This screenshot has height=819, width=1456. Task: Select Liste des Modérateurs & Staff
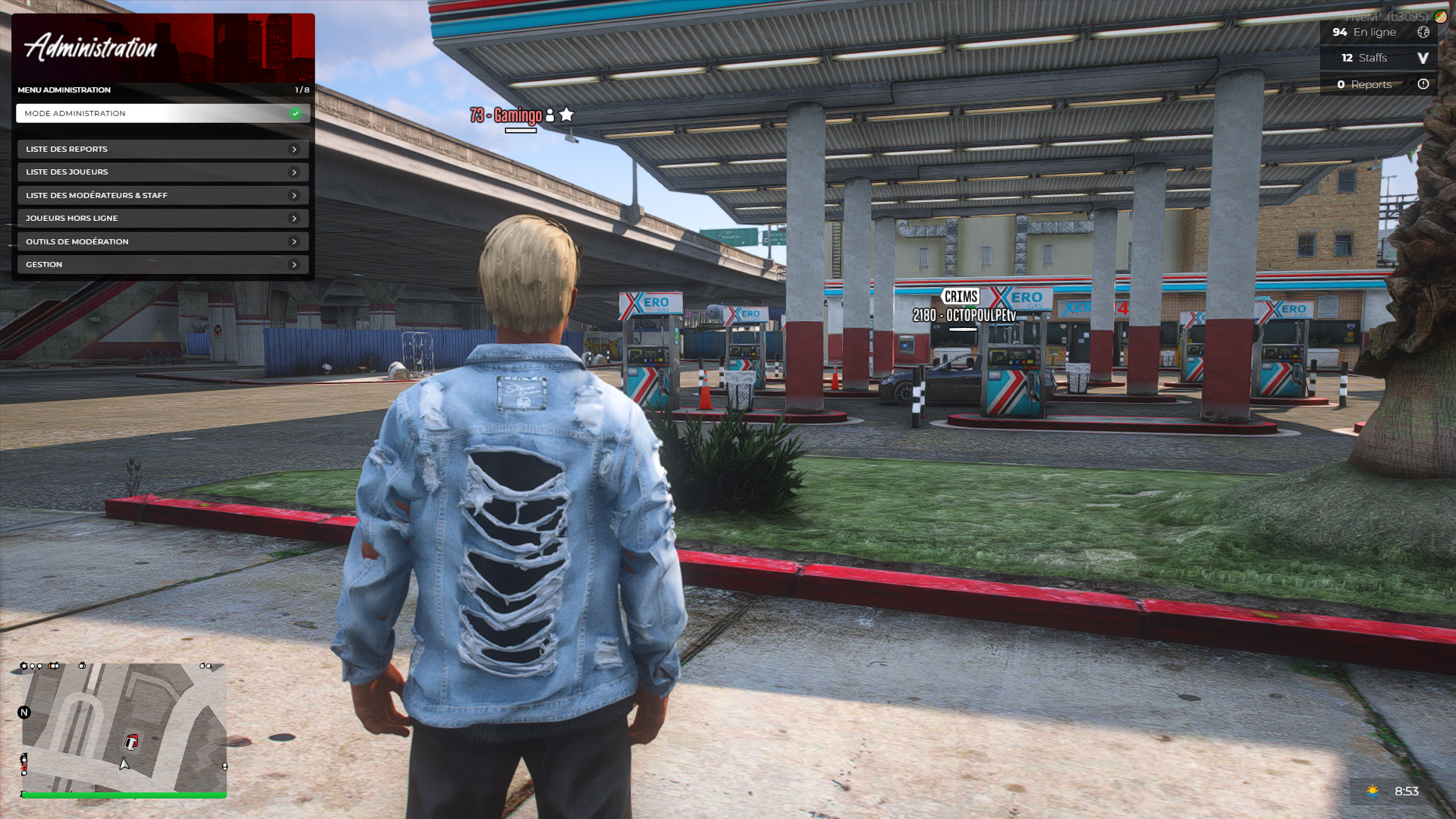point(162,196)
